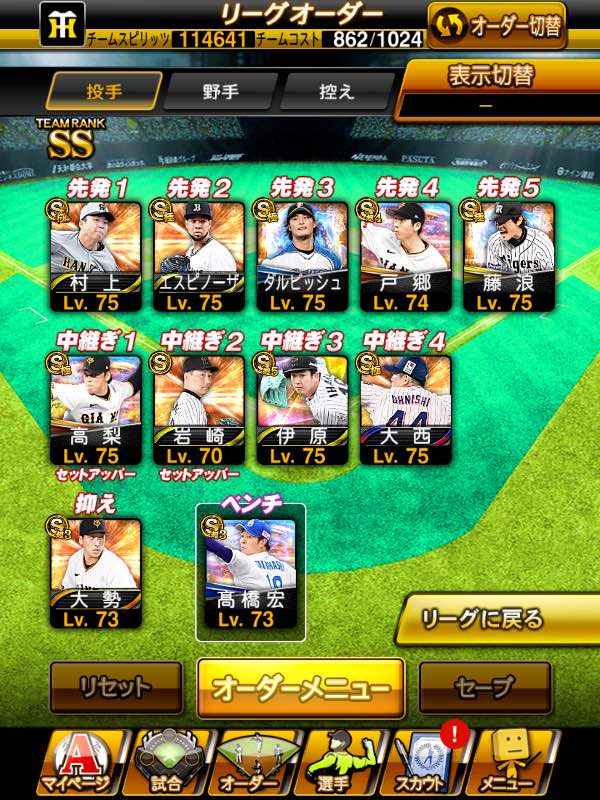Save the order with セーブ
The image size is (600, 800).
[485, 687]
